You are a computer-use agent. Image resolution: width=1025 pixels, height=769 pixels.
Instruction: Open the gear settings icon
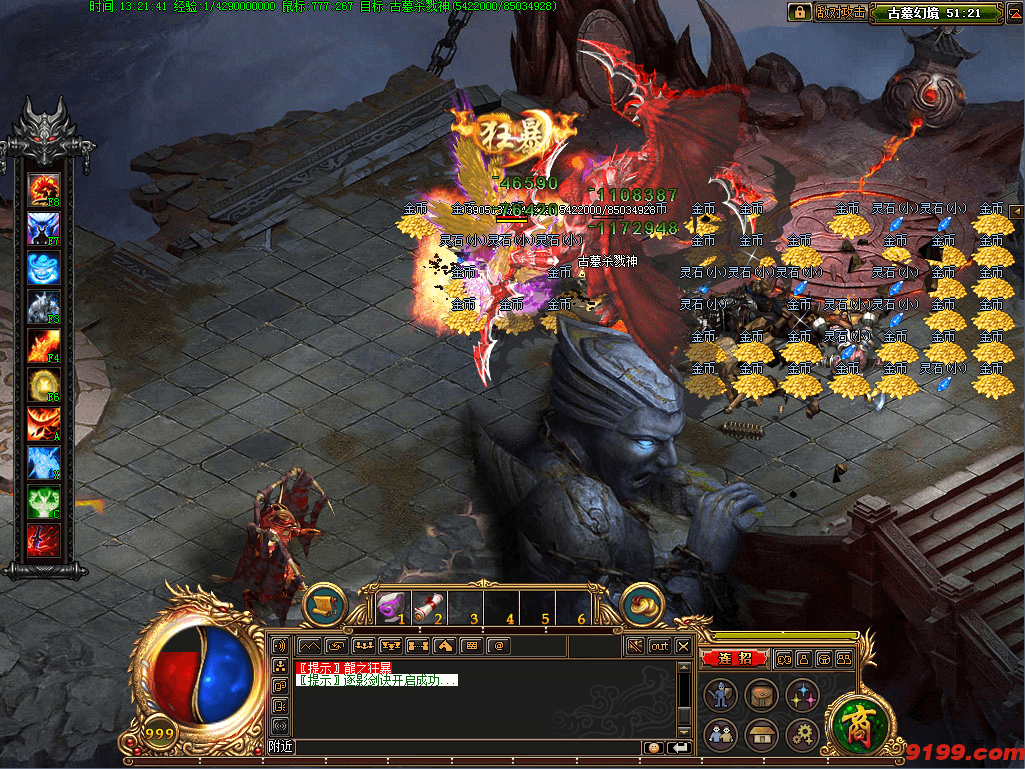click(x=801, y=735)
